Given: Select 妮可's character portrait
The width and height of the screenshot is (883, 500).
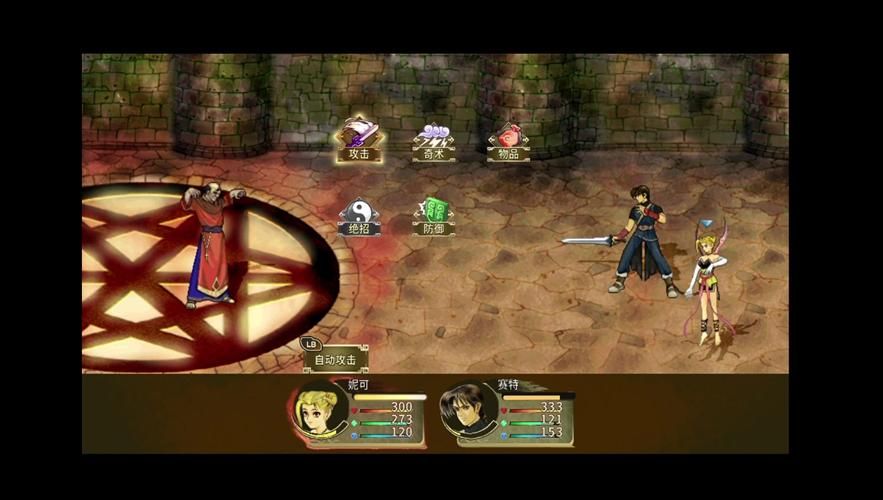Looking at the screenshot, I should click(x=322, y=410).
